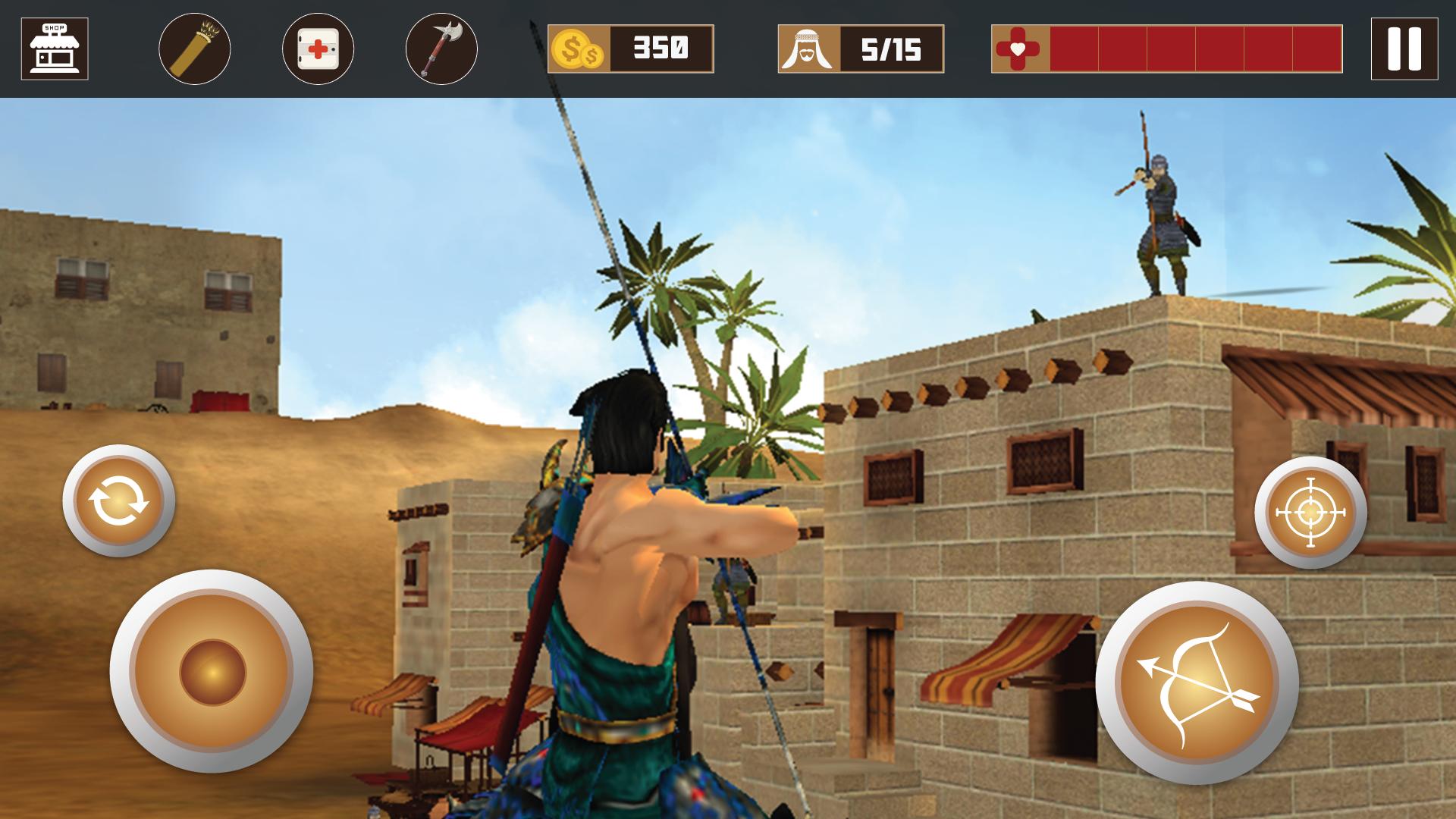This screenshot has height=819, width=1456.
Task: Fire with the bow and arrow button
Action: pos(1197,682)
